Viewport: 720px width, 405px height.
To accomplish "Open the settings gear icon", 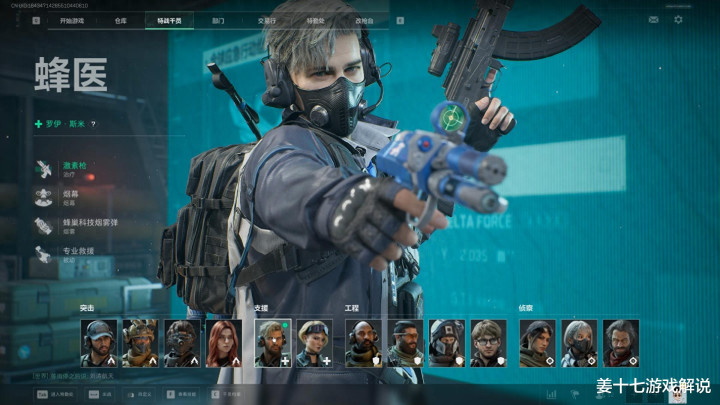I will tap(678, 19).
